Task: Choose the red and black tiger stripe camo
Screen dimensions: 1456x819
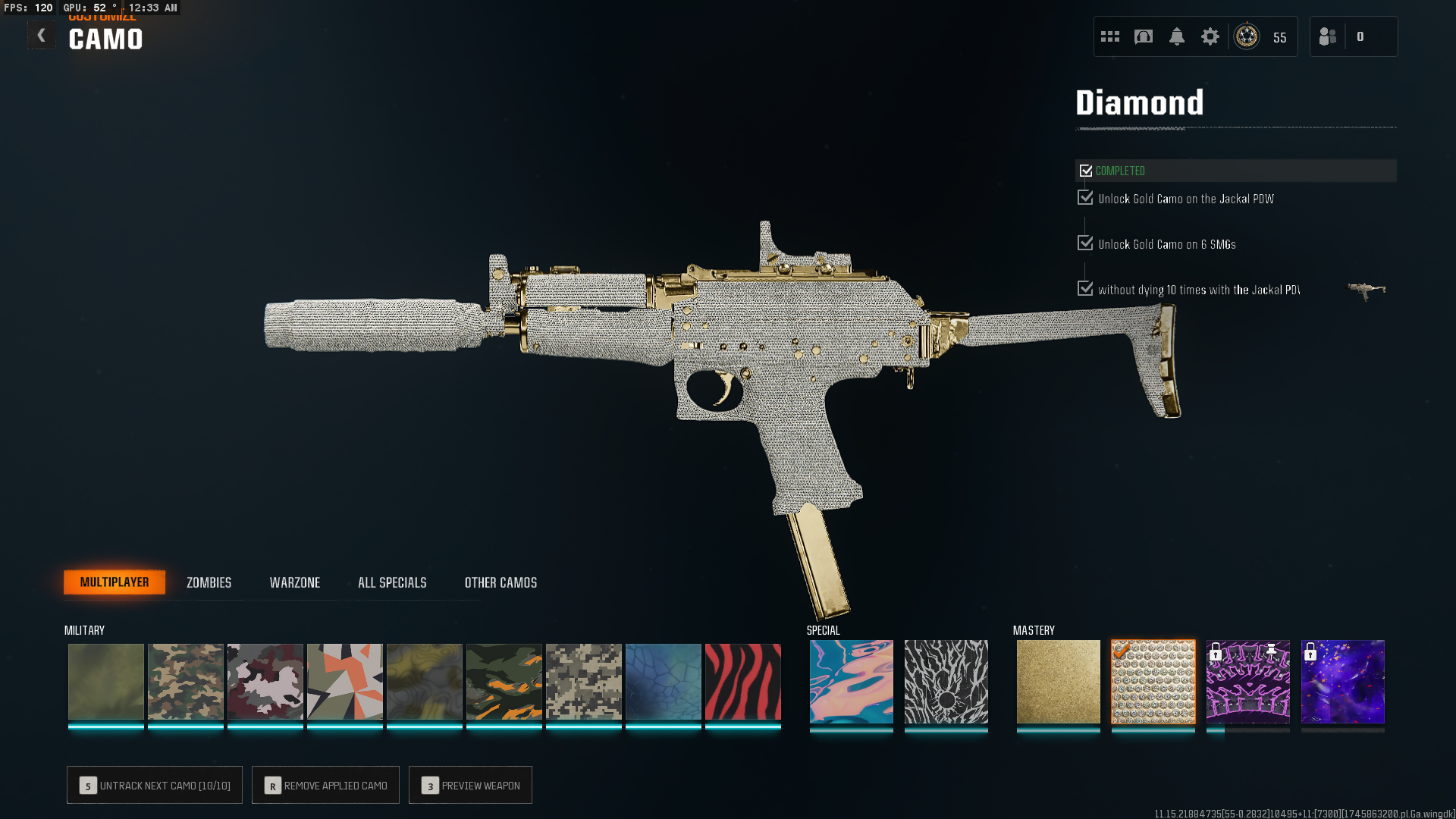Action: click(x=742, y=681)
